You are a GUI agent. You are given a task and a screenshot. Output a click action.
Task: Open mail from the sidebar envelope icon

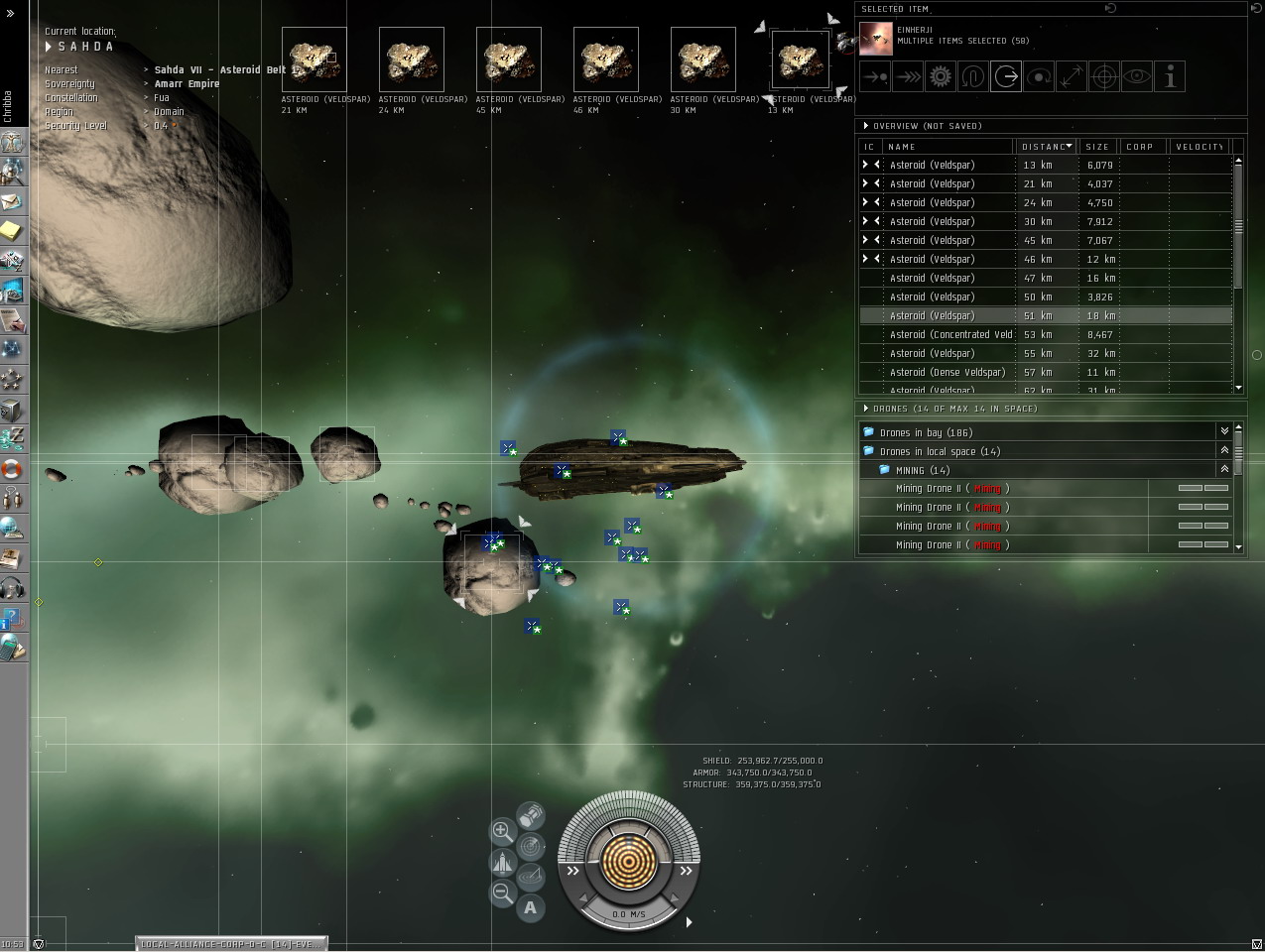point(12,202)
